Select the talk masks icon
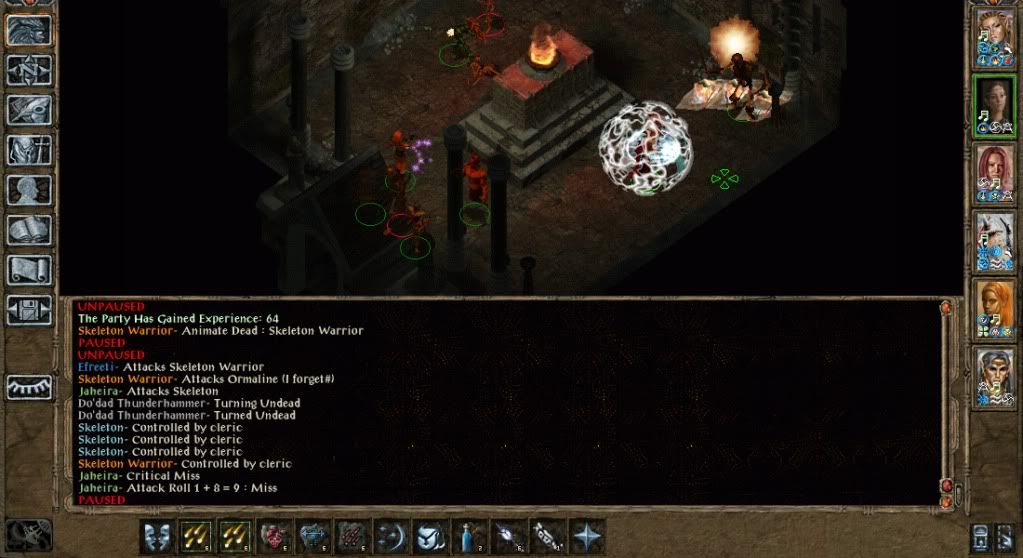The height and width of the screenshot is (558, 1023). 157,535
